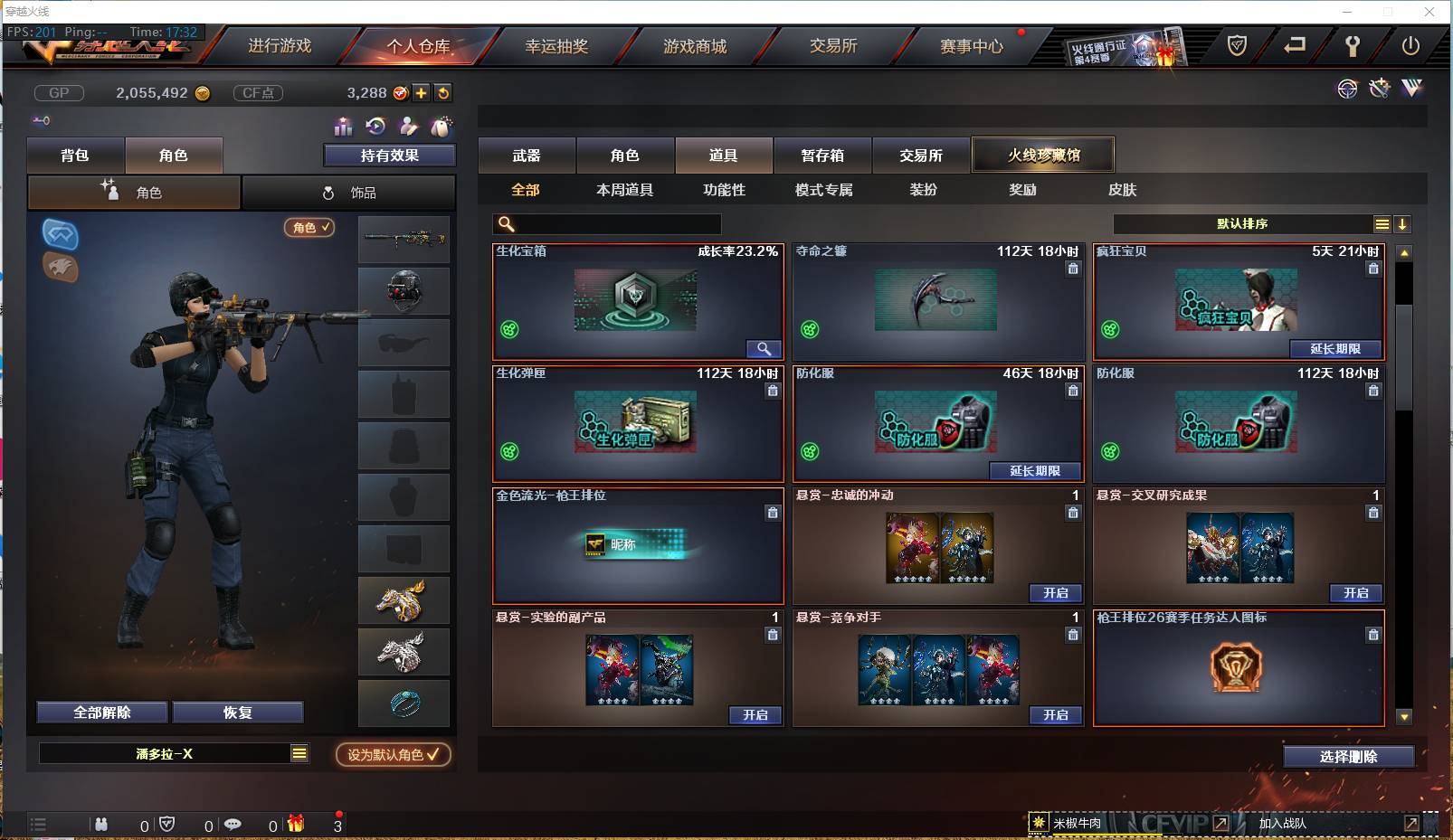Open the WeGame V logo icon top right

[x=1411, y=89]
